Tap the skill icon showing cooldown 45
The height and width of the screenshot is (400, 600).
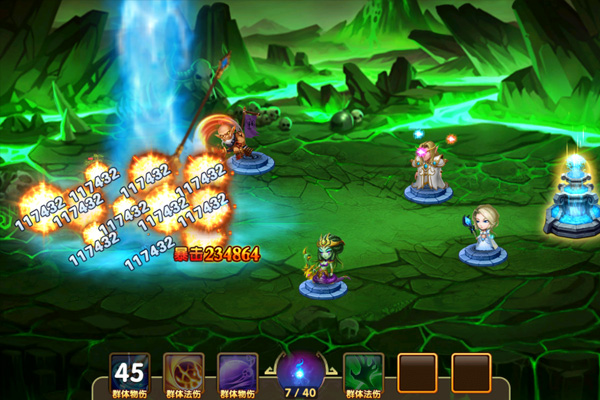(130, 372)
